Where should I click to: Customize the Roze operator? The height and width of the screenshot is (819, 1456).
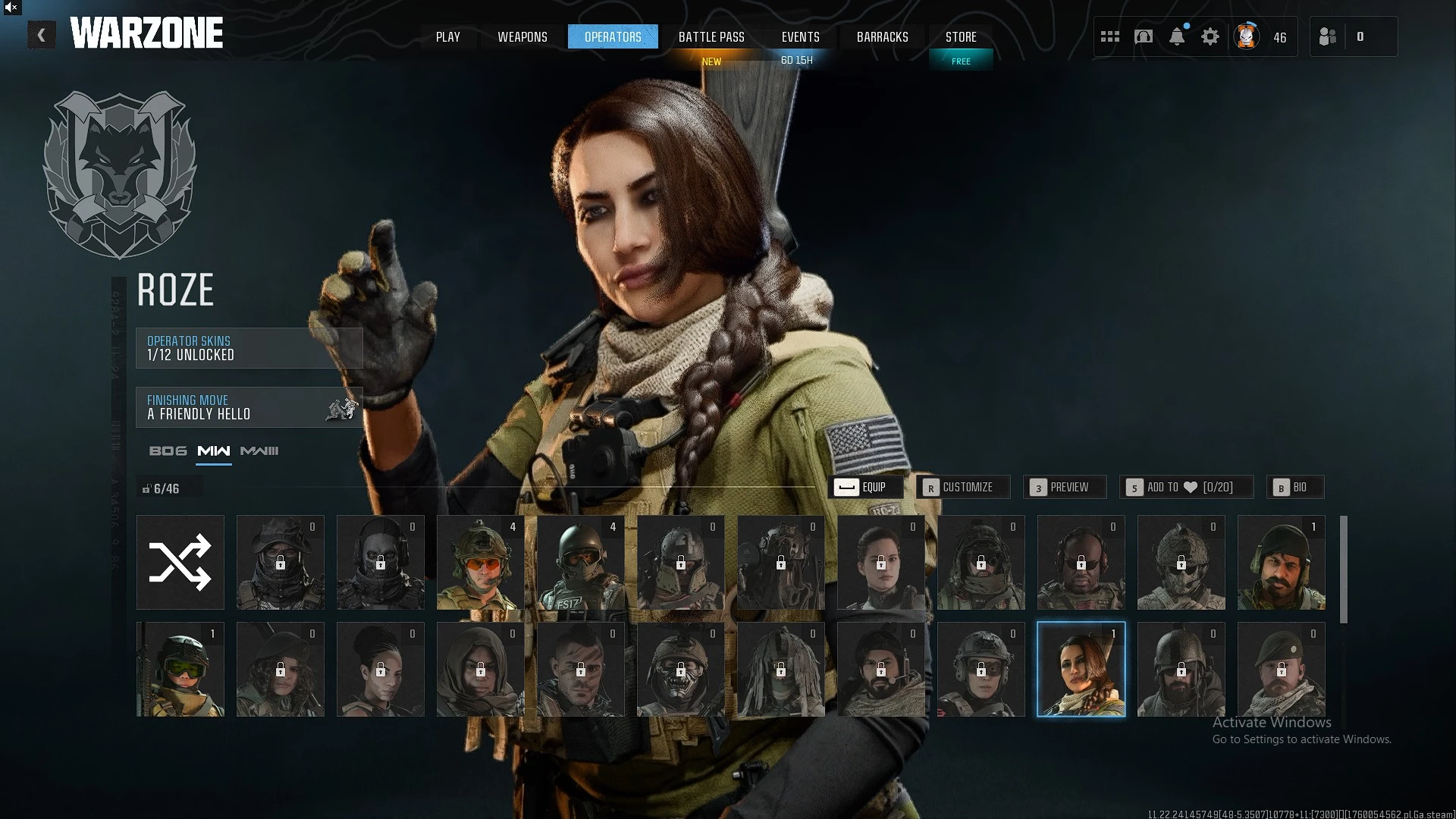click(x=962, y=487)
